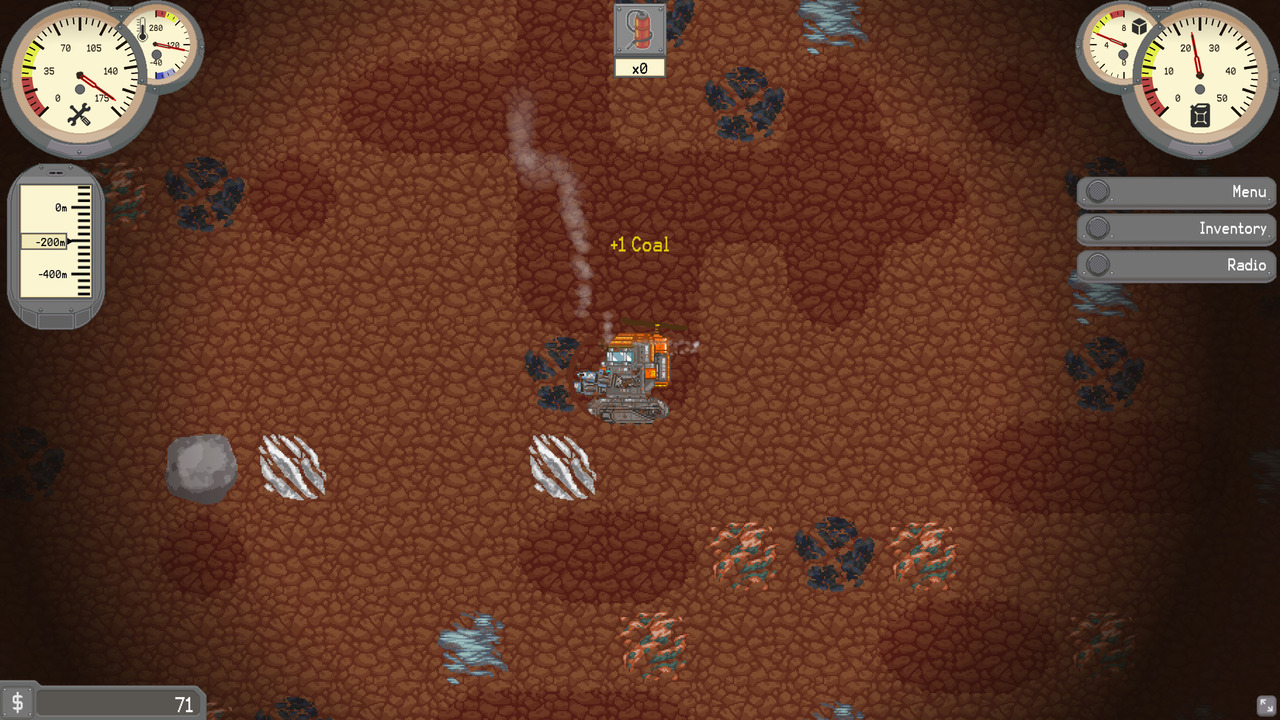Click the red zone on the fuel gauge
This screenshot has width=1280, height=720.
[x=1153, y=100]
